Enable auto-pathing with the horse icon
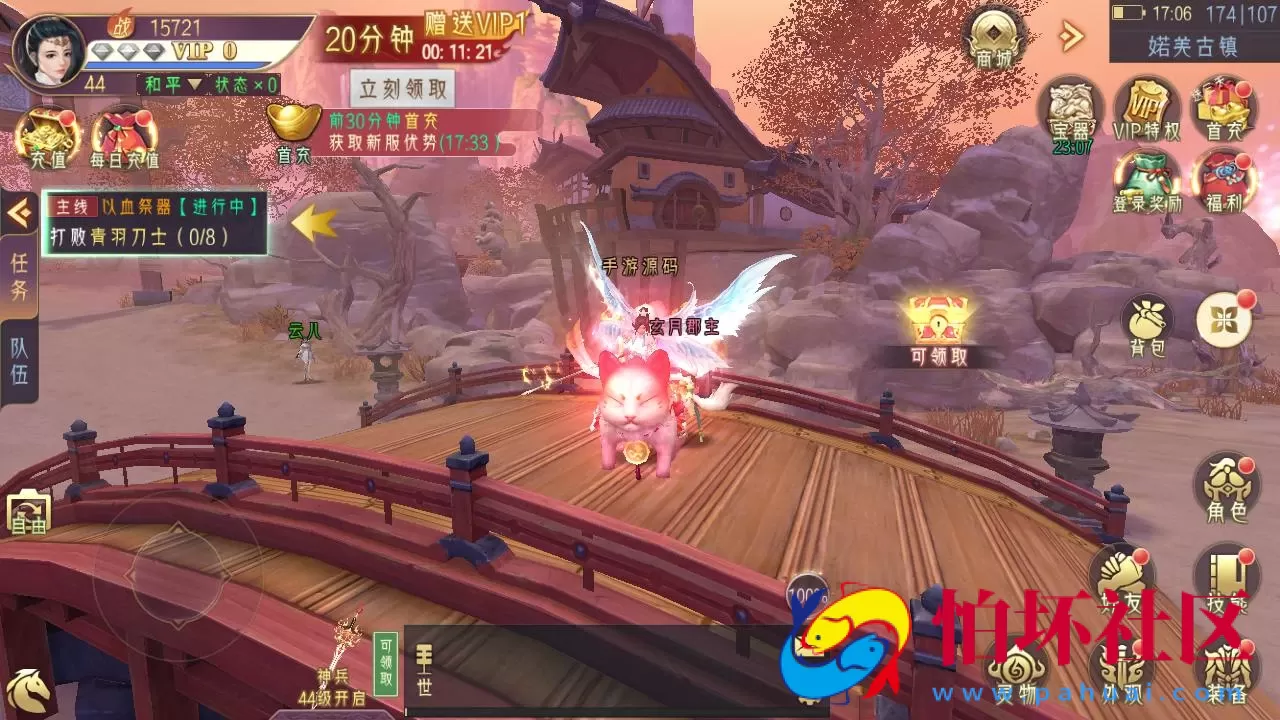The width and height of the screenshot is (1280, 720). (30, 688)
